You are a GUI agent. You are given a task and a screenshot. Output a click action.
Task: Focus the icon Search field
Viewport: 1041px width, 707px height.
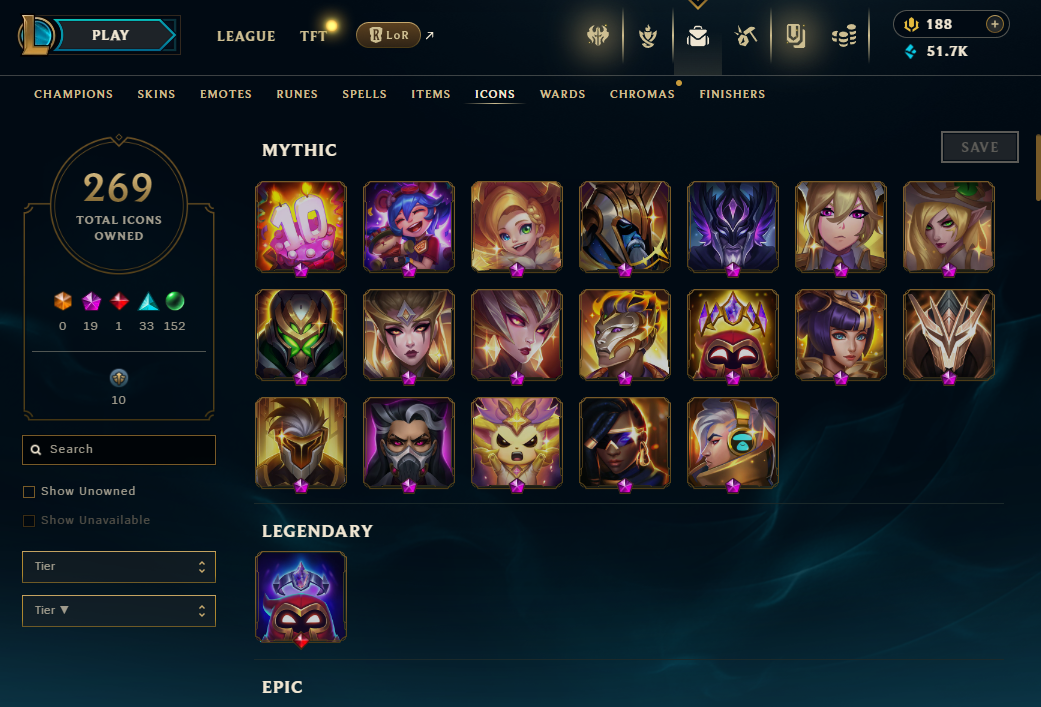(119, 450)
